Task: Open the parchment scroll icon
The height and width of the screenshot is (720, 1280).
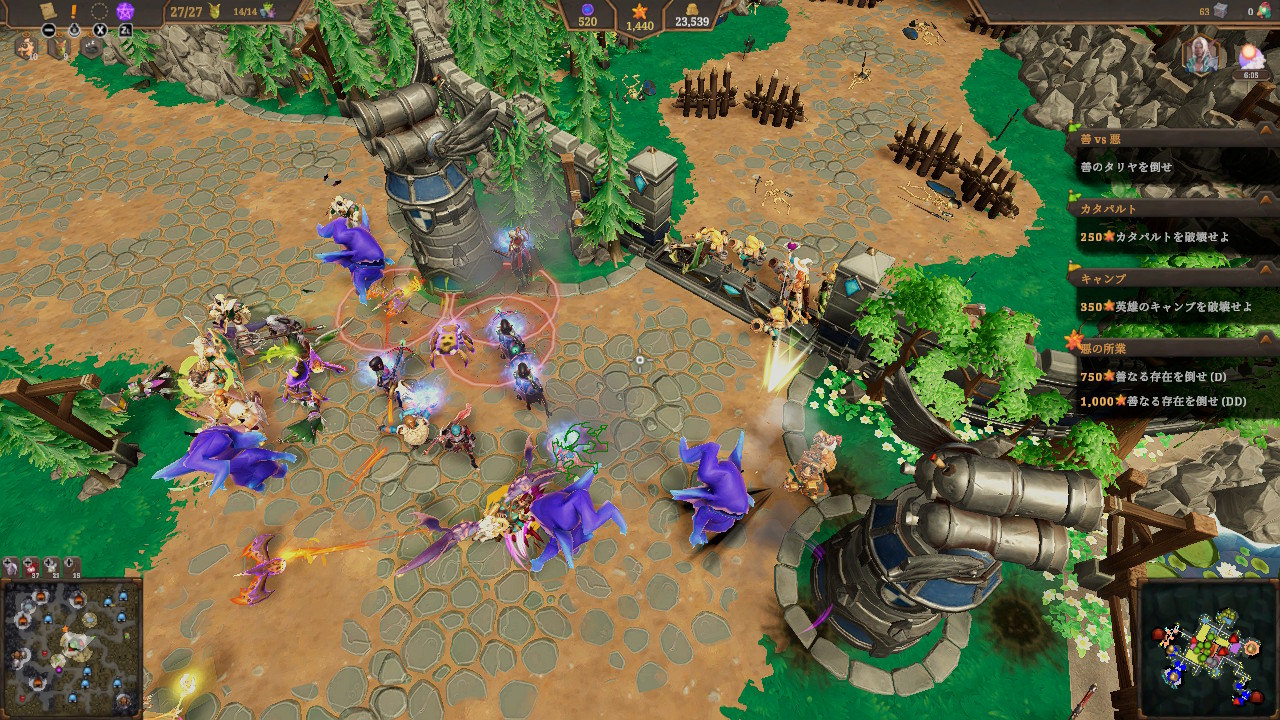Action: (x=46, y=11)
